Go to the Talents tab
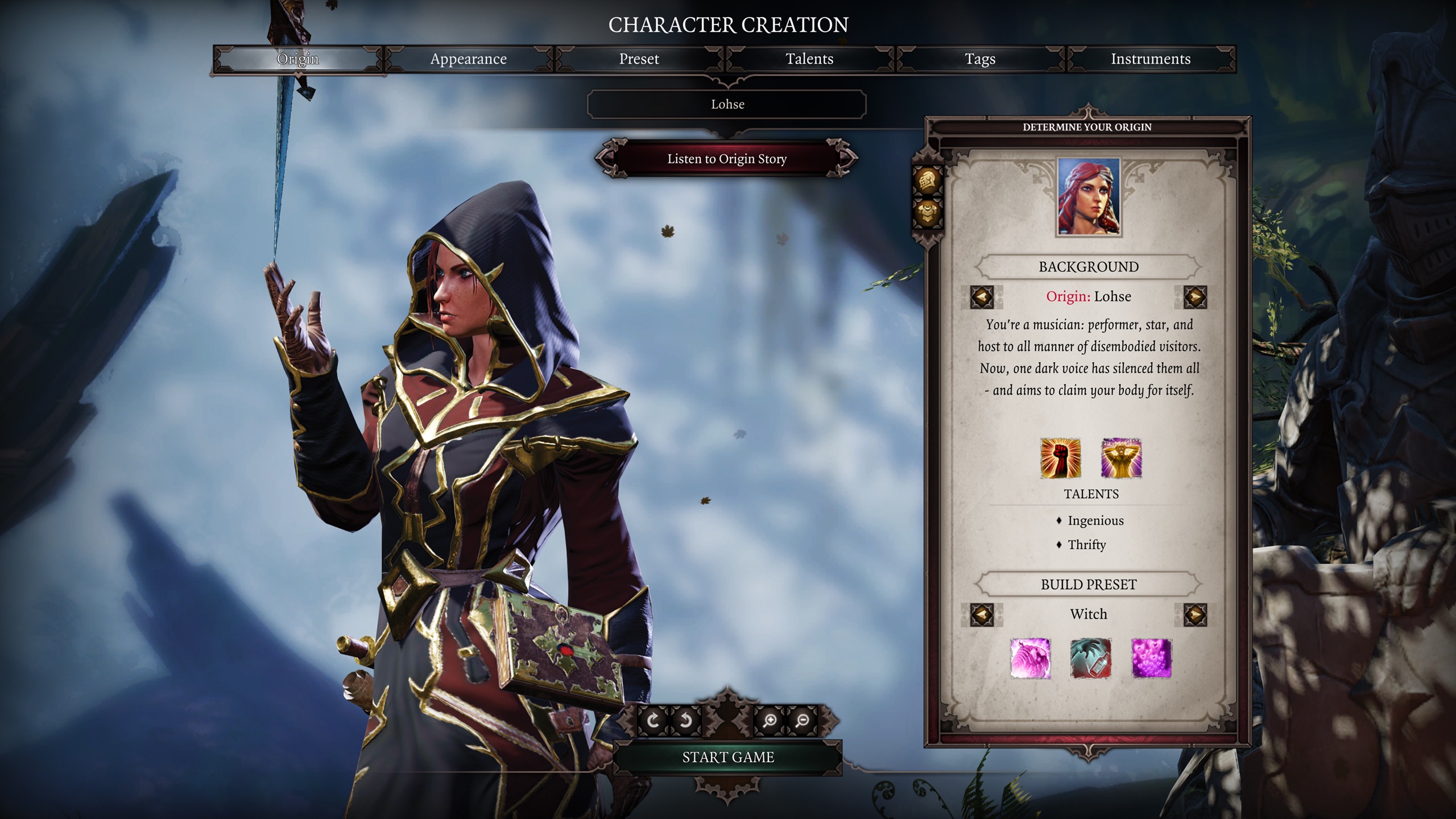 pos(809,59)
